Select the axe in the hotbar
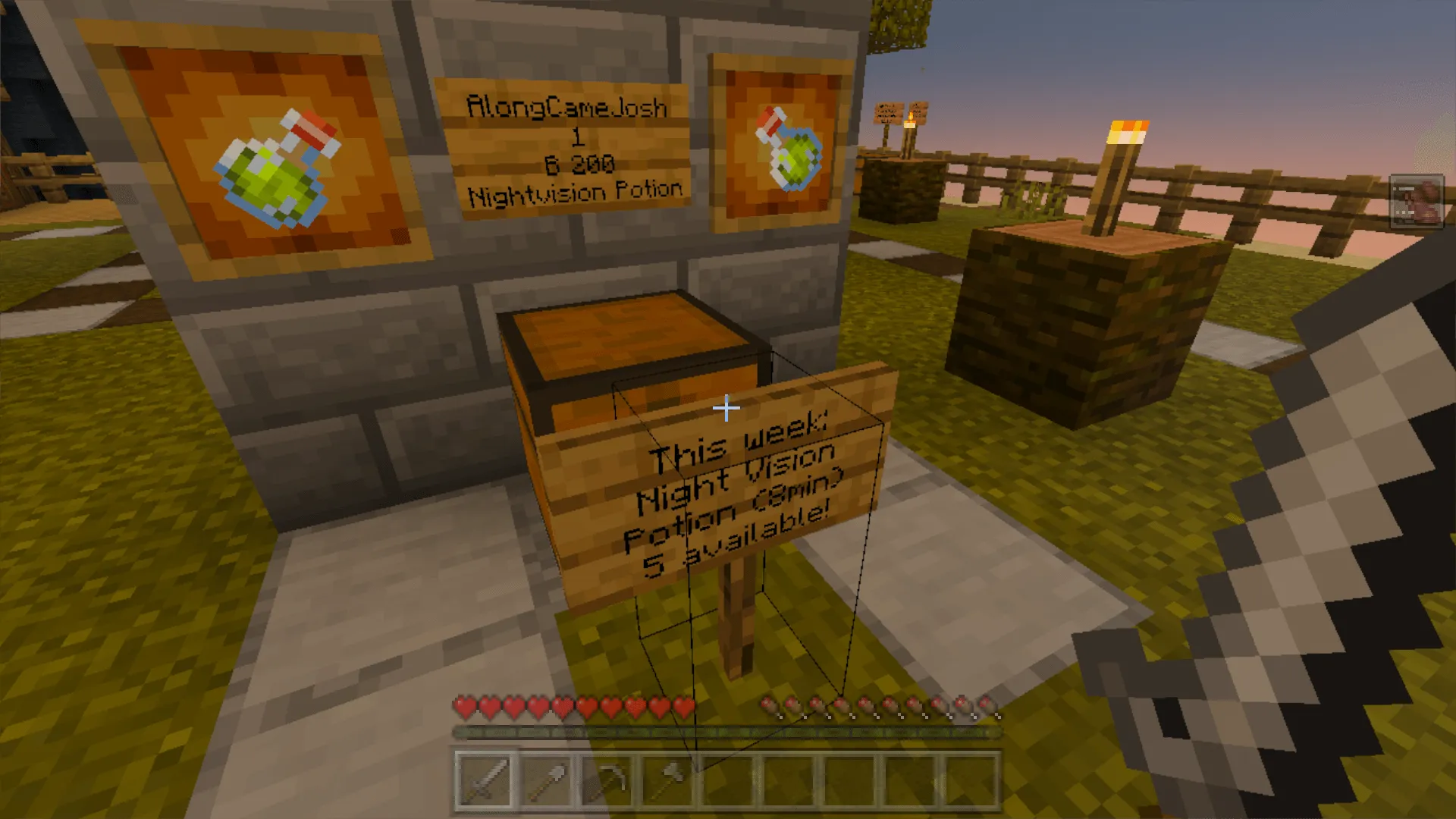Screen dimensions: 1456x819 [670, 780]
